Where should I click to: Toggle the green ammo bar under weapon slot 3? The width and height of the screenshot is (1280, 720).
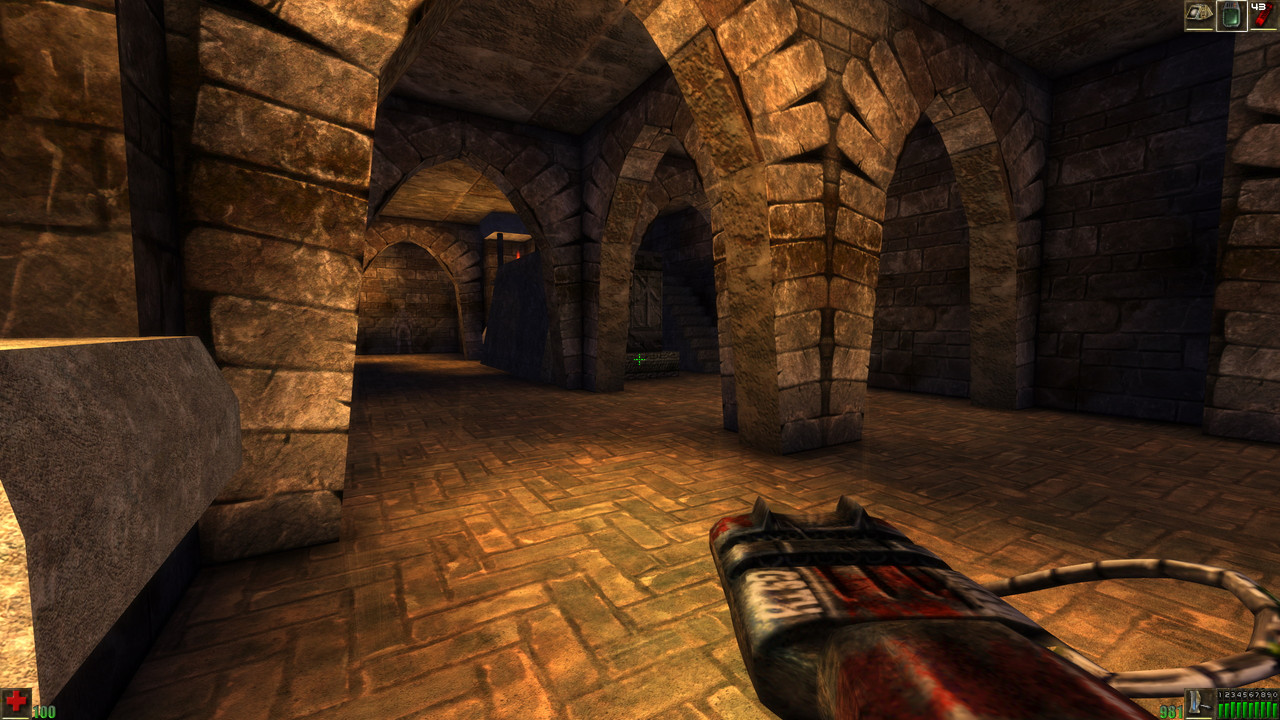[x=1232, y=709]
